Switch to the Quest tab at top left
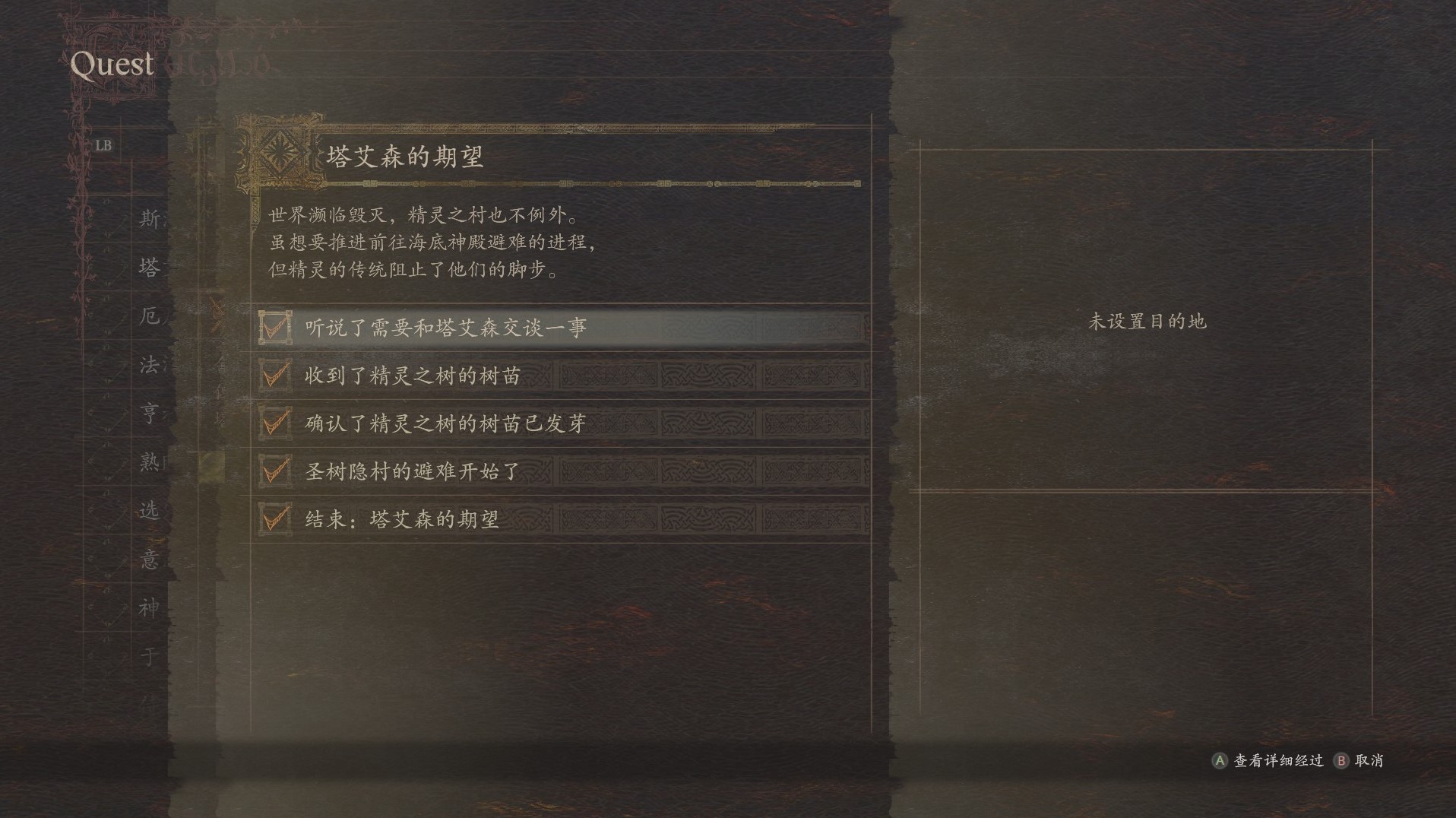Viewport: 1456px width, 818px height. (111, 65)
